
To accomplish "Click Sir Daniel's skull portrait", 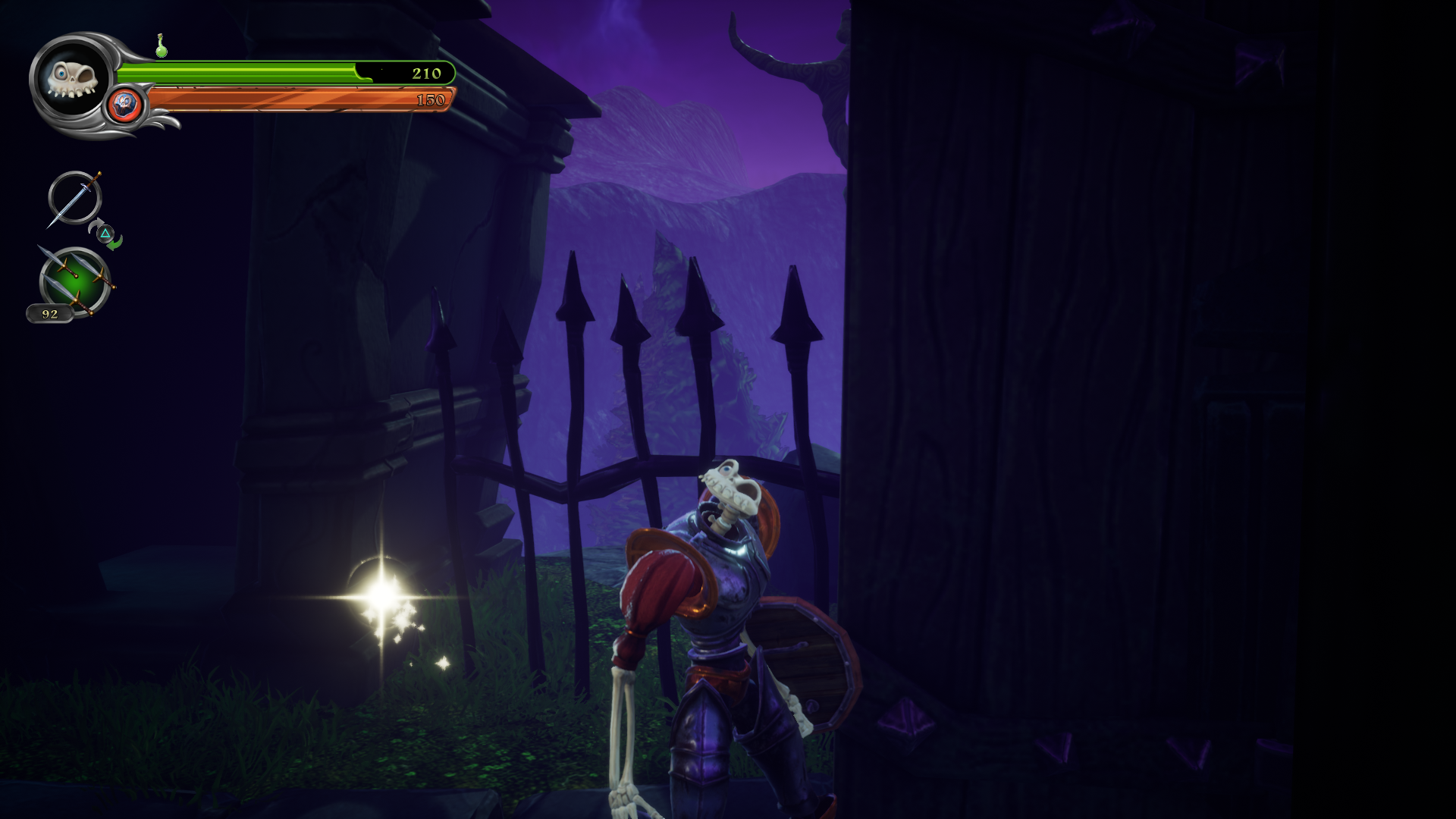I will [x=71, y=78].
